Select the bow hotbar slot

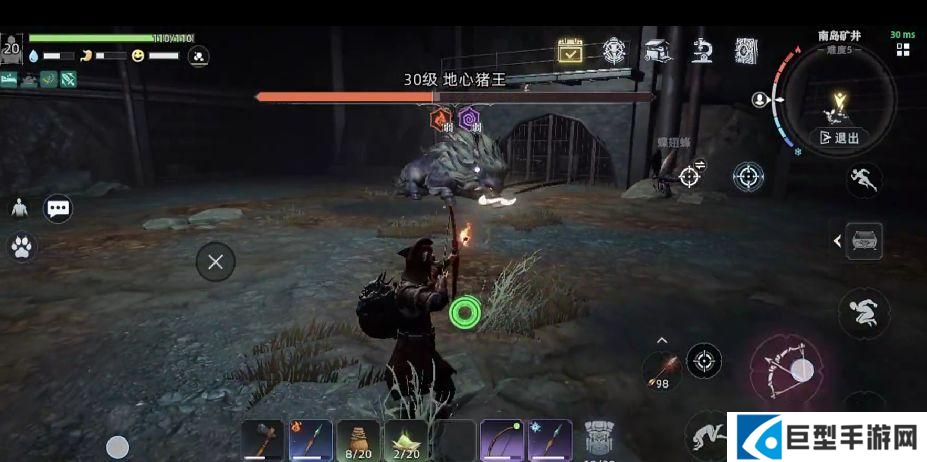pos(502,440)
